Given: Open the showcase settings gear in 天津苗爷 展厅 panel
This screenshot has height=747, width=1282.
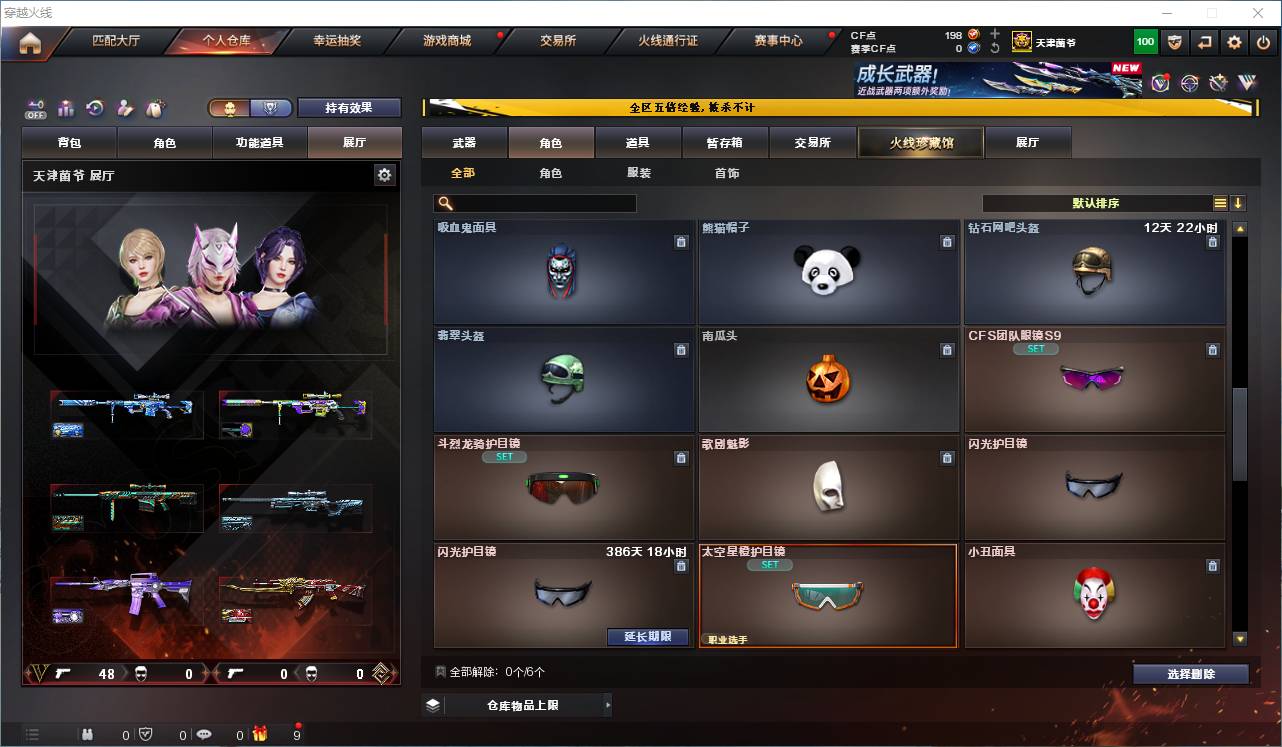Looking at the screenshot, I should click(x=386, y=174).
